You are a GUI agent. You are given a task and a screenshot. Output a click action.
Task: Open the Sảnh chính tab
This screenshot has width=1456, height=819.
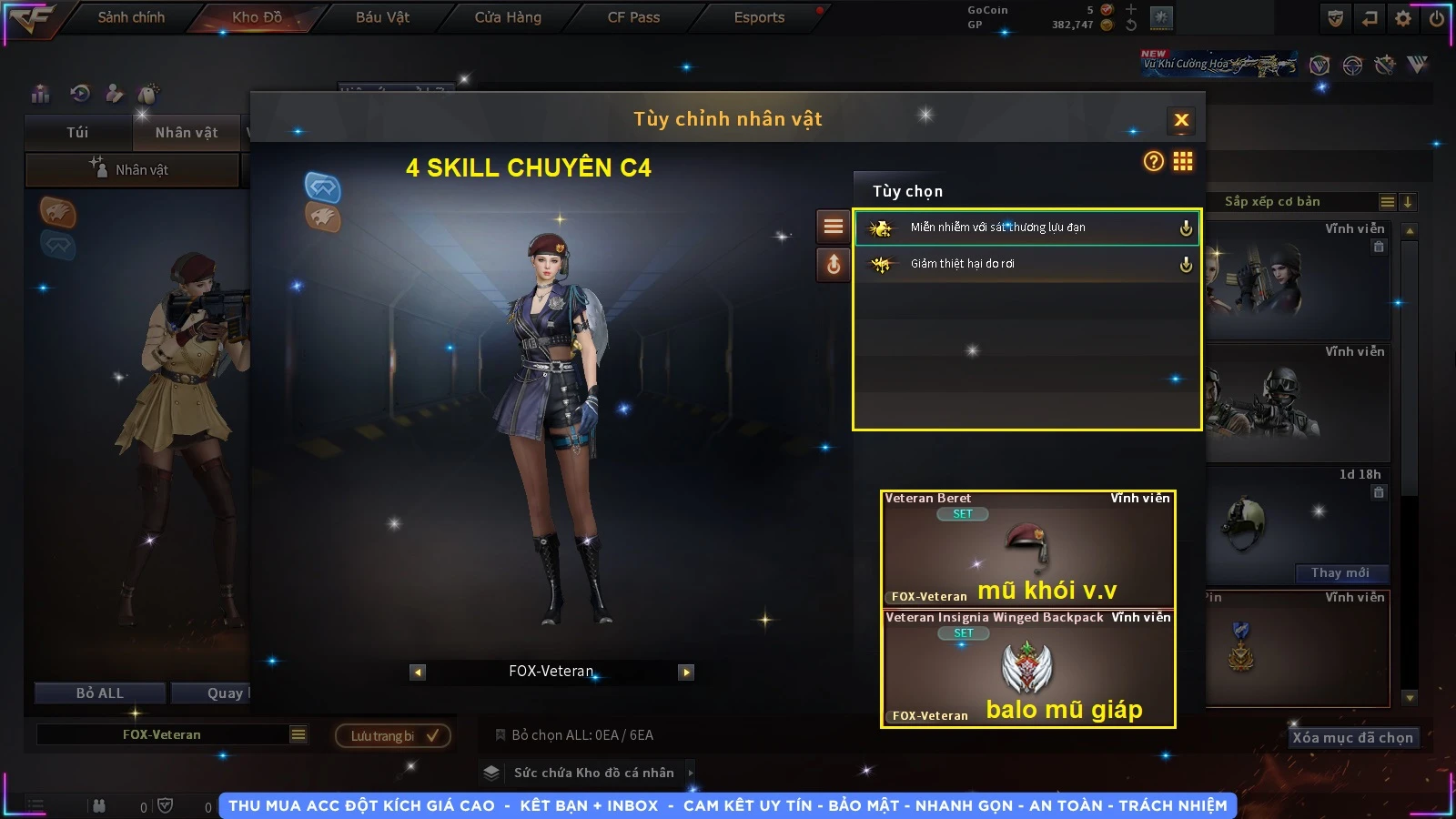coord(131,17)
